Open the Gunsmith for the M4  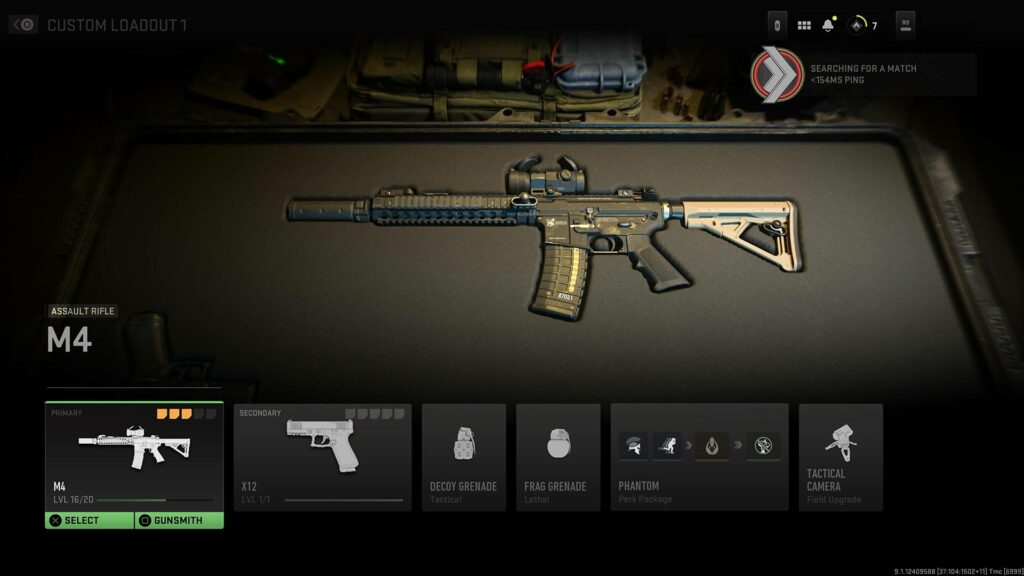click(179, 520)
